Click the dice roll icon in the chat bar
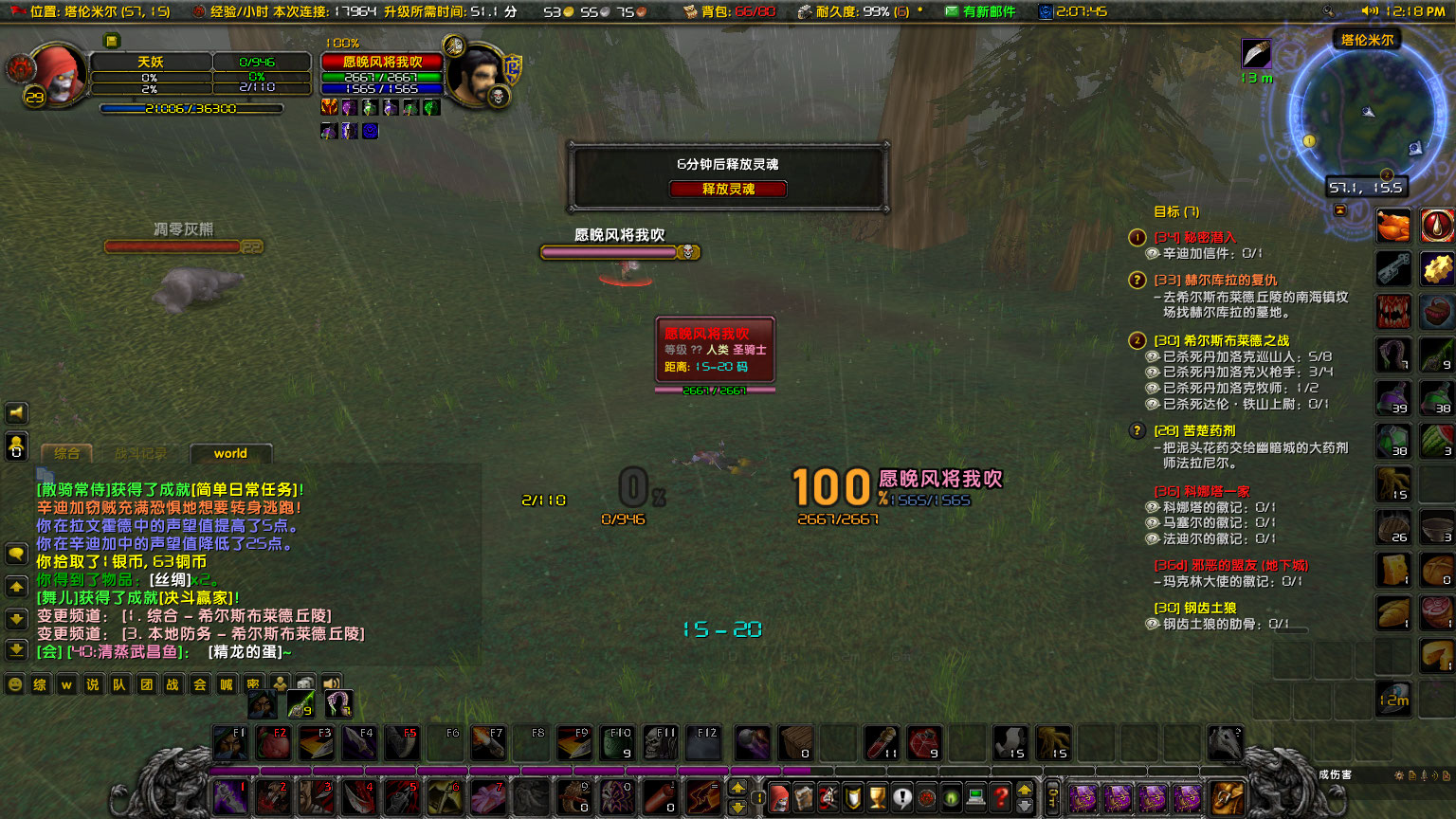This screenshot has height=819, width=1456. pyautogui.click(x=306, y=683)
